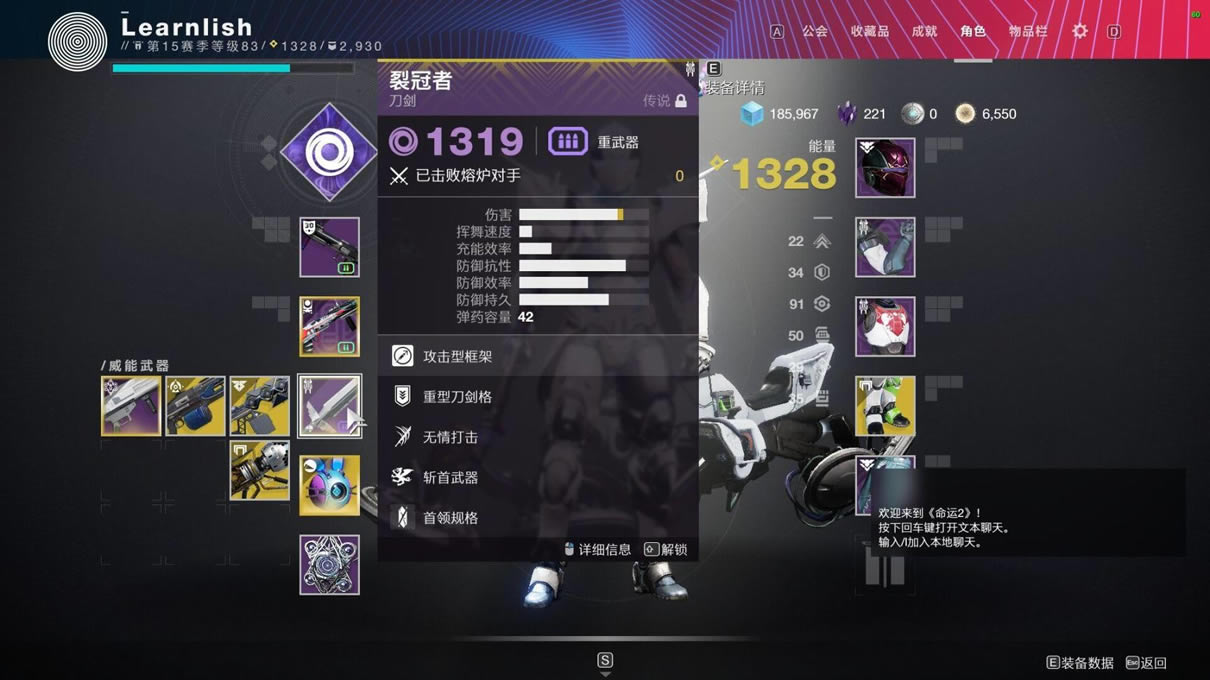Open the Ghost shell slot with blue ears

point(329,485)
